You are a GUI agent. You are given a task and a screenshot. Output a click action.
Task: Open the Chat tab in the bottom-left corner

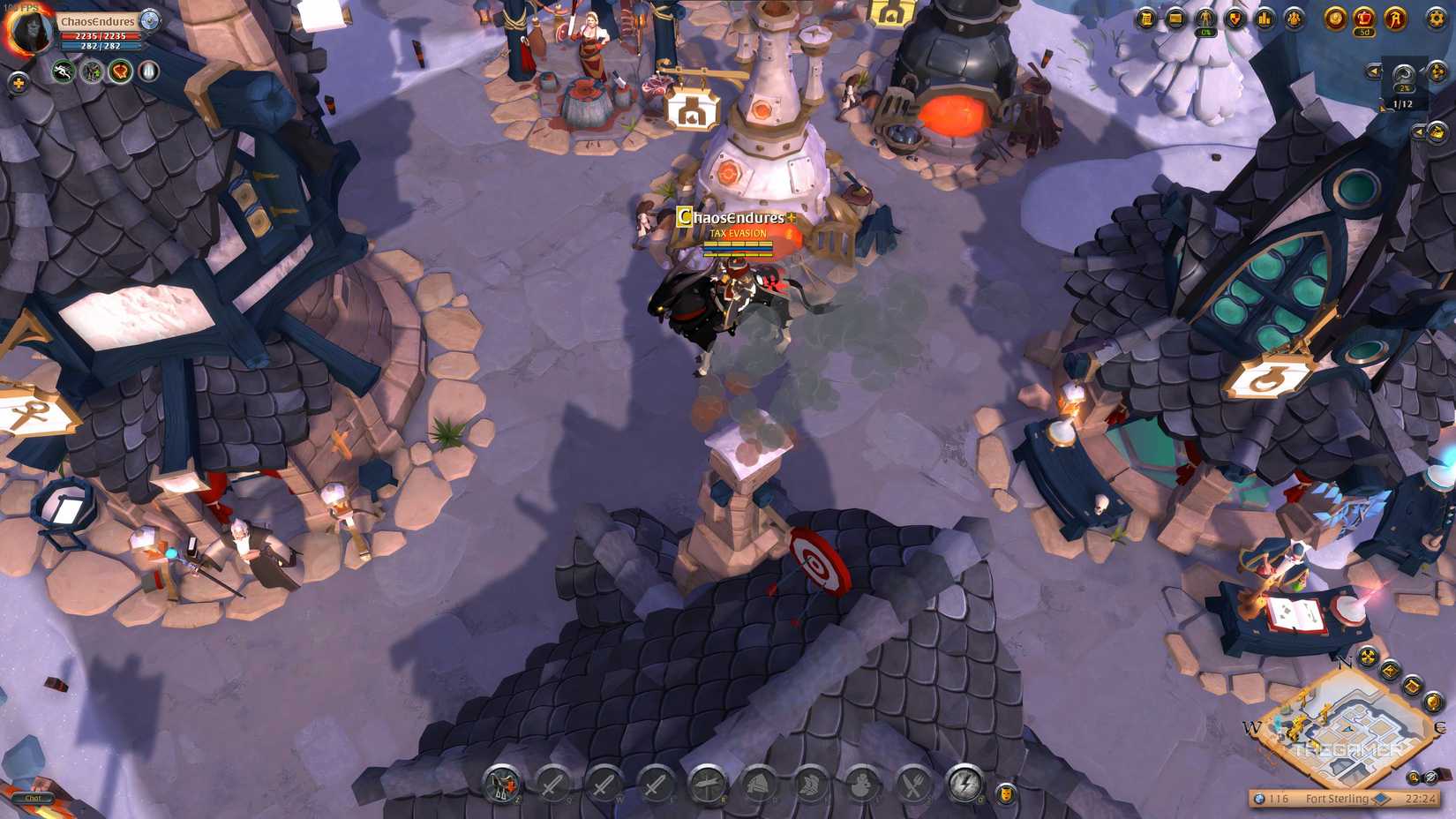(x=34, y=798)
